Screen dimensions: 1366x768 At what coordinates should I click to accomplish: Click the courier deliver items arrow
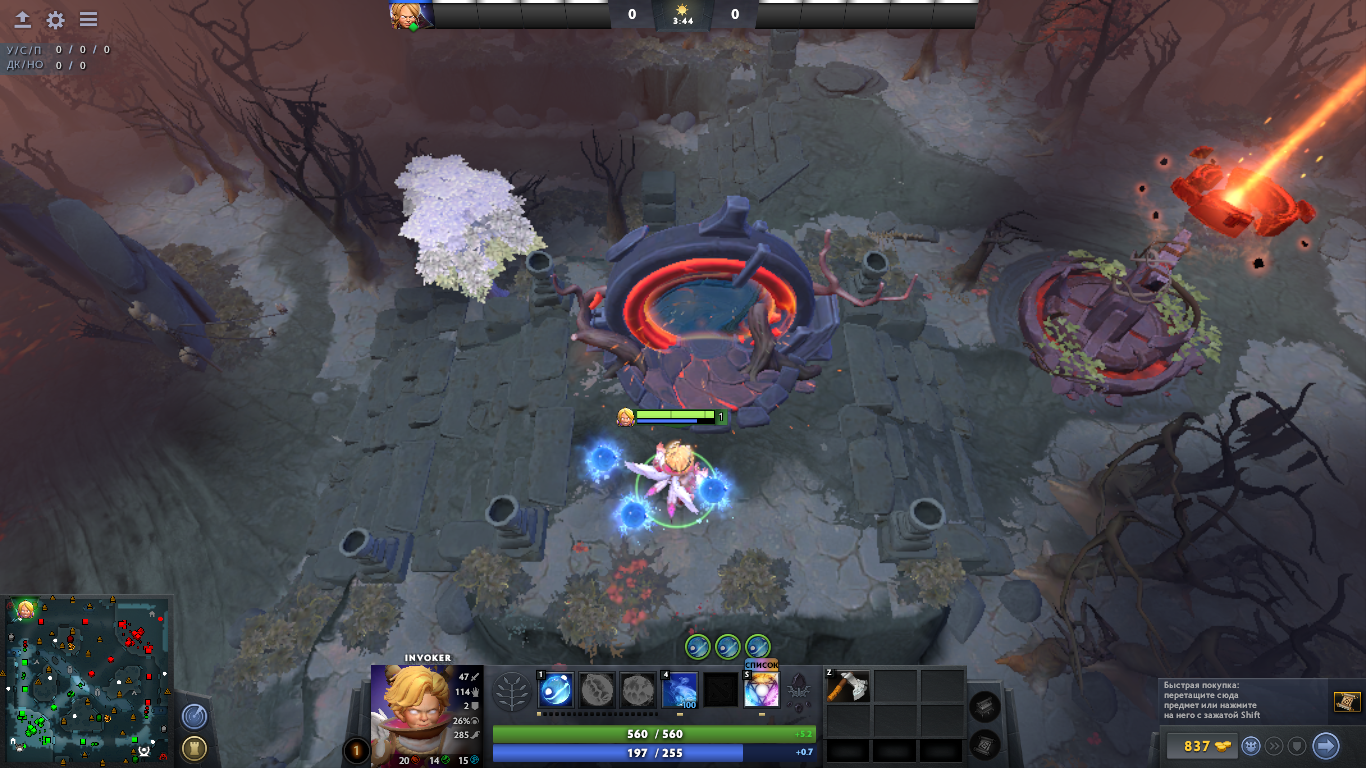click(1325, 746)
